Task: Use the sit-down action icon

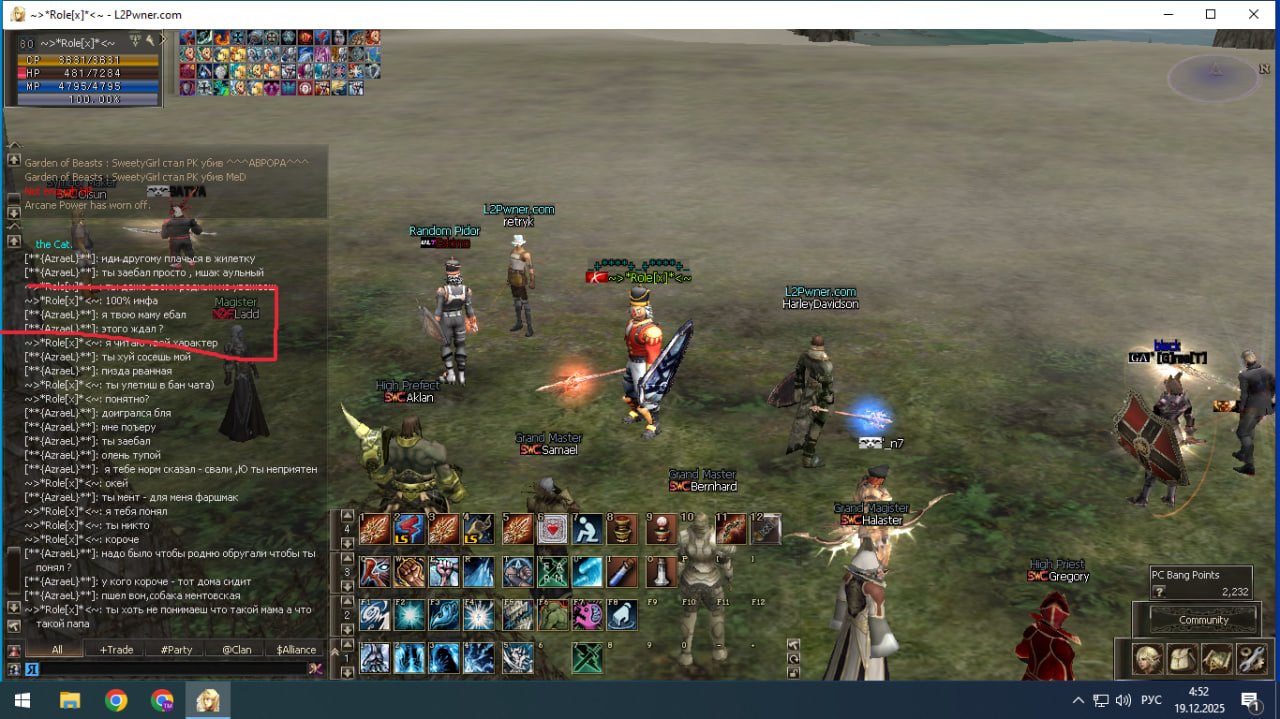Action: click(x=587, y=529)
